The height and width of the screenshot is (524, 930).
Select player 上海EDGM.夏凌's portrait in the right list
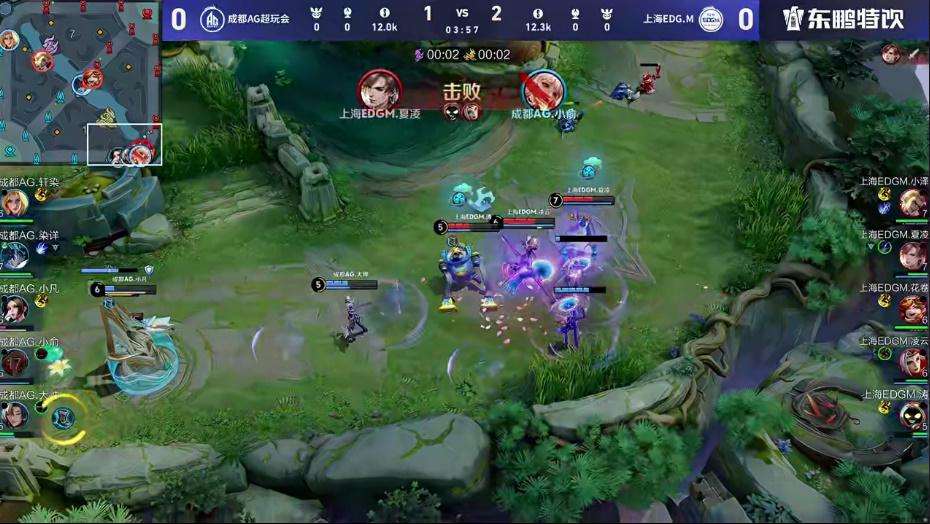912,256
